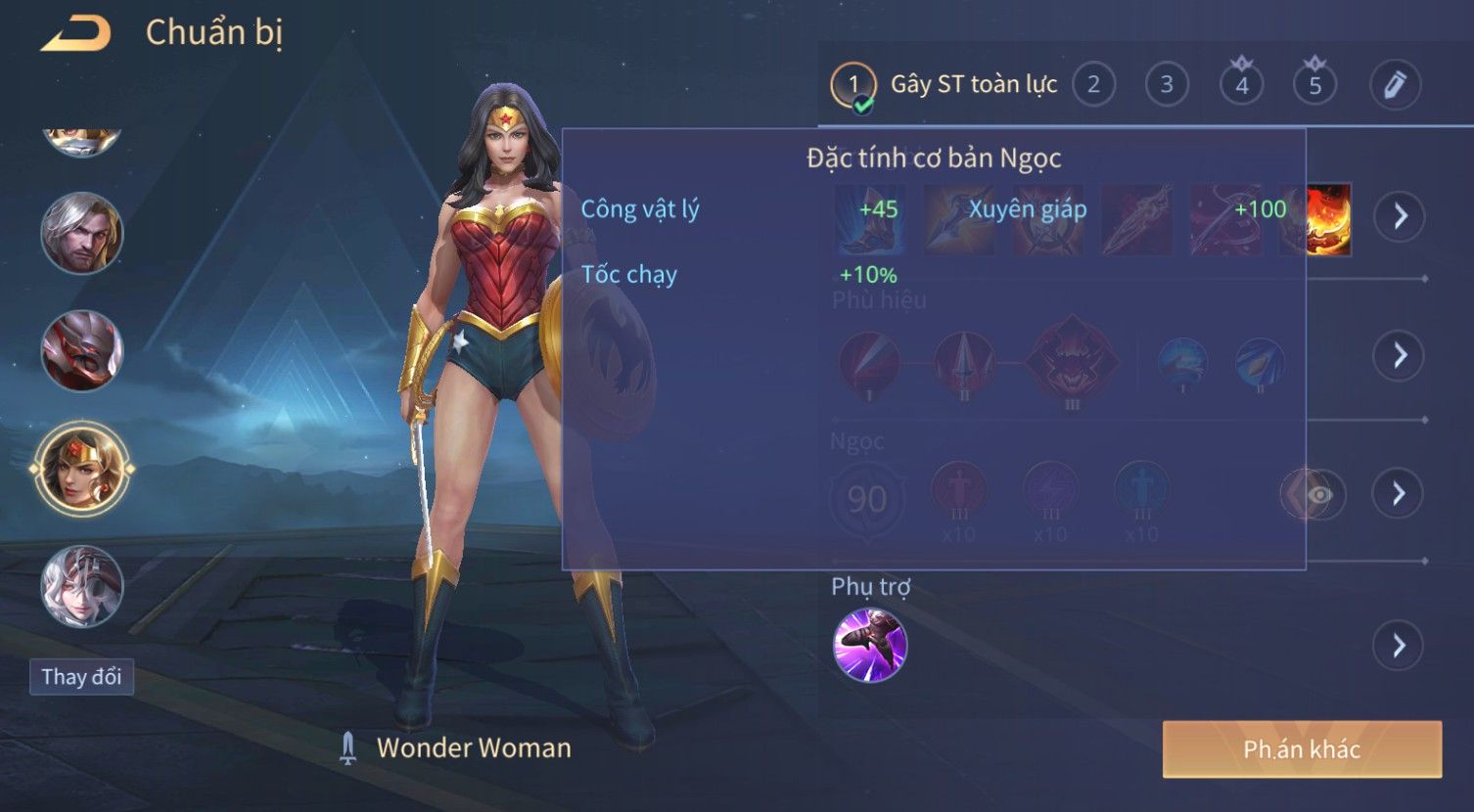
Task: Select the purple Phụ trợ skill icon
Action: pyautogui.click(x=869, y=645)
